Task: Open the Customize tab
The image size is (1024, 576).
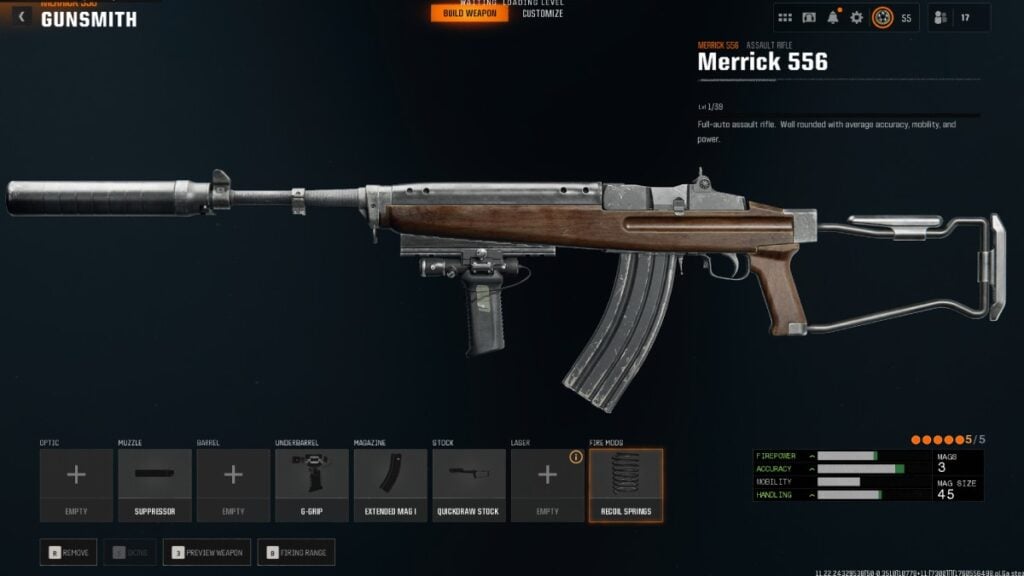Action: pyautogui.click(x=543, y=14)
